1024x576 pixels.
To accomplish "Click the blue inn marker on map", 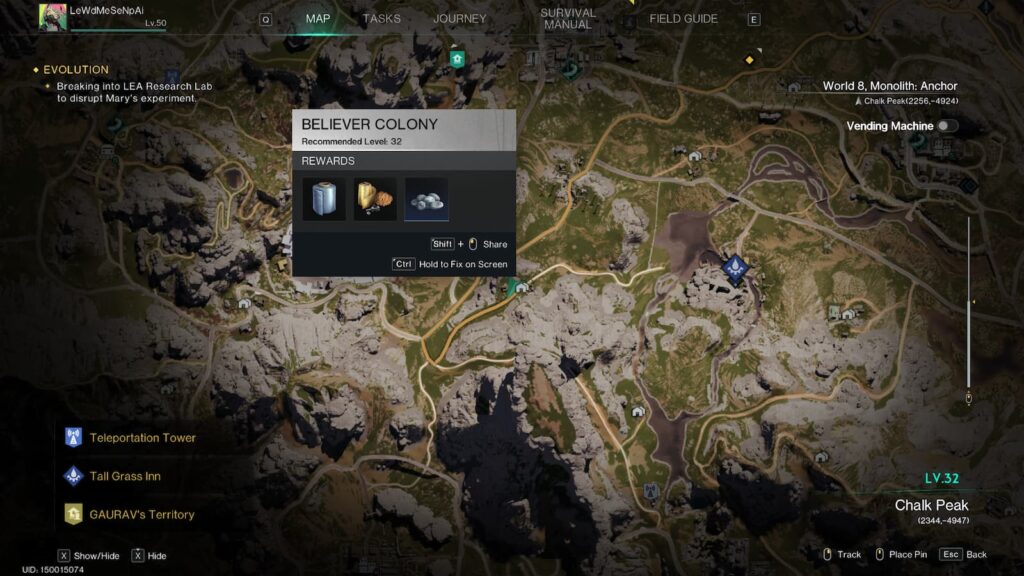I will pyautogui.click(x=735, y=268).
